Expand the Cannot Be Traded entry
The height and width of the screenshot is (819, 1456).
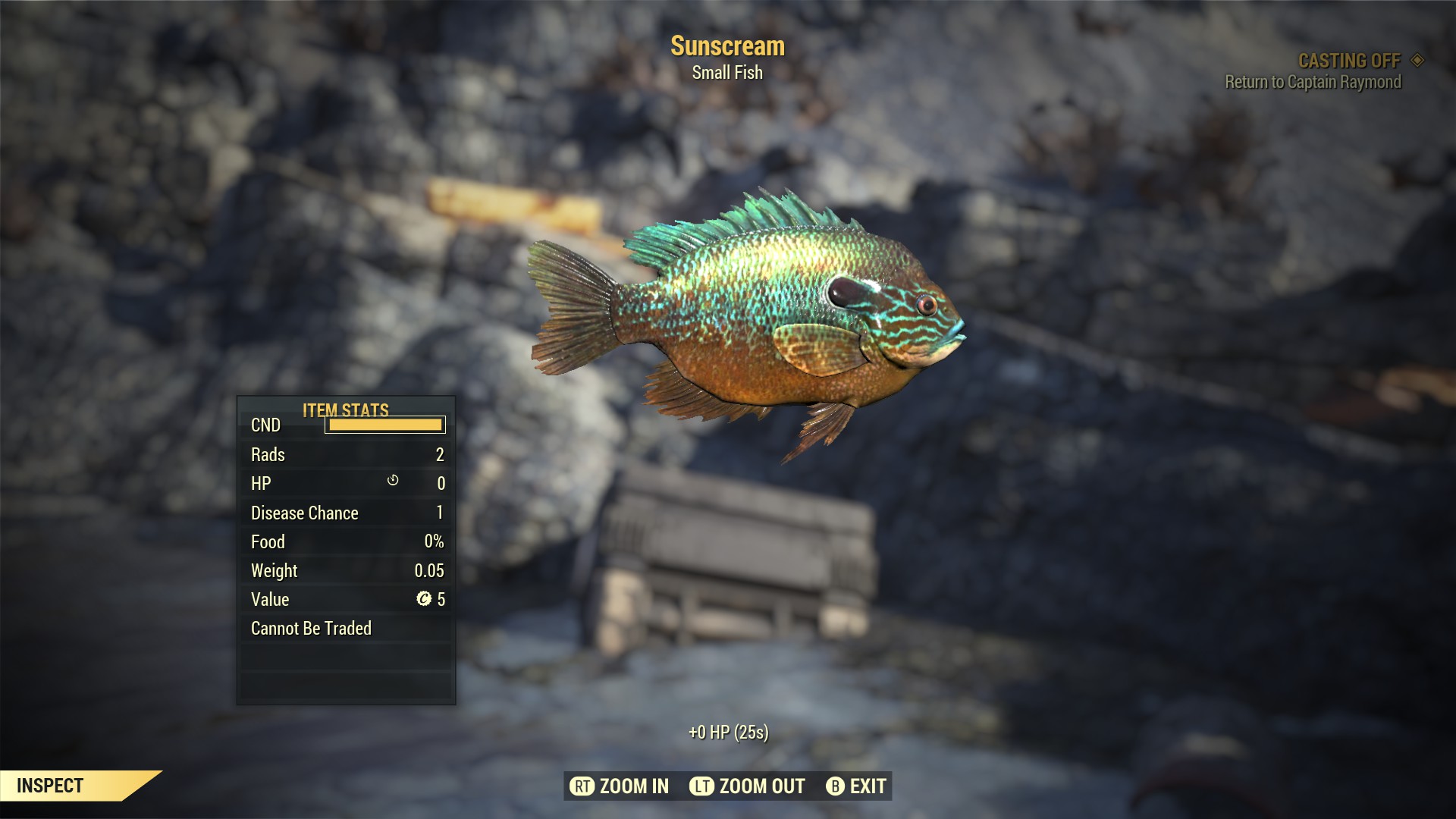[x=311, y=628]
